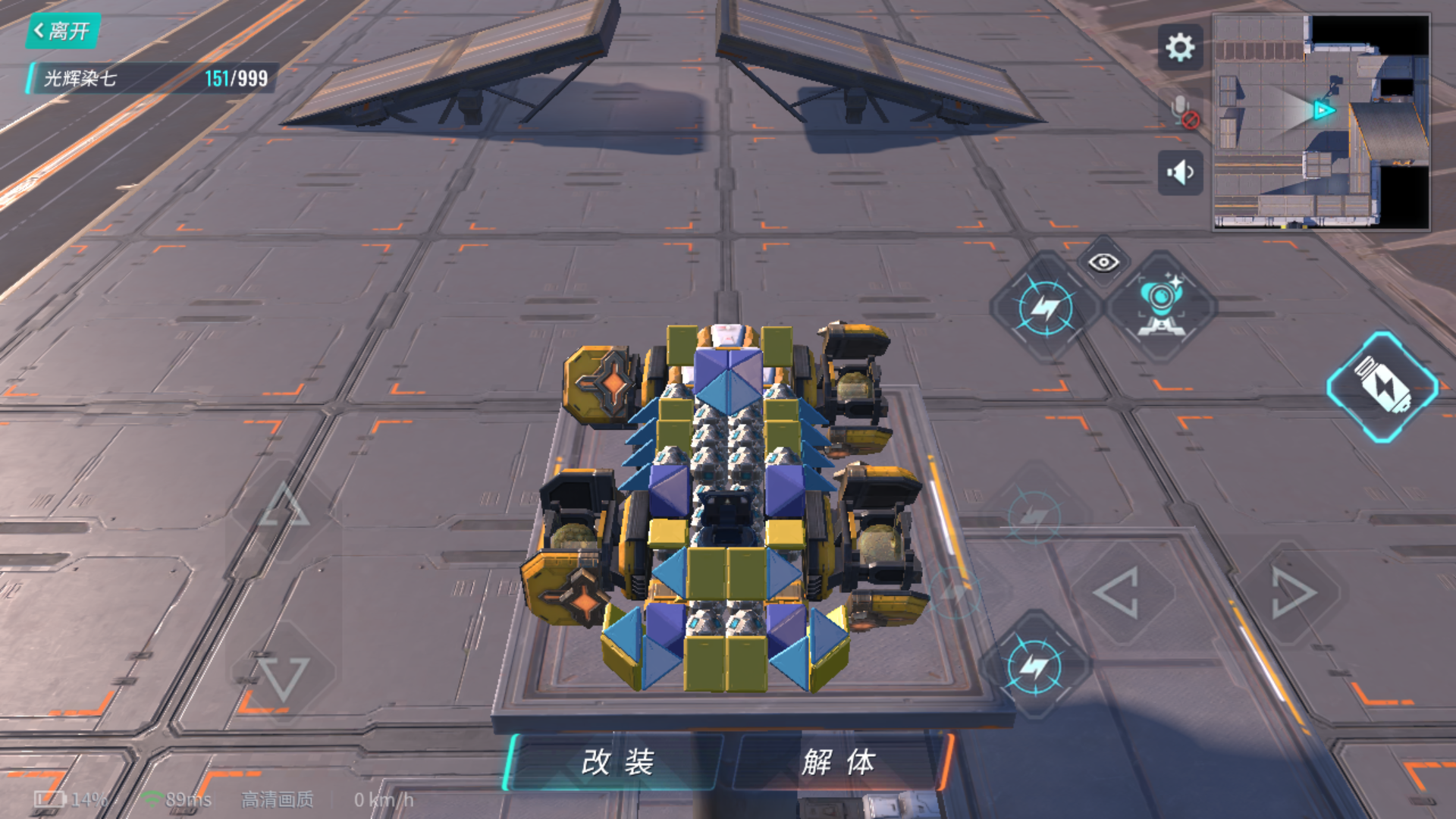Steer with the left arrow button
Viewport: 1456px width, 819px height.
point(1116,592)
